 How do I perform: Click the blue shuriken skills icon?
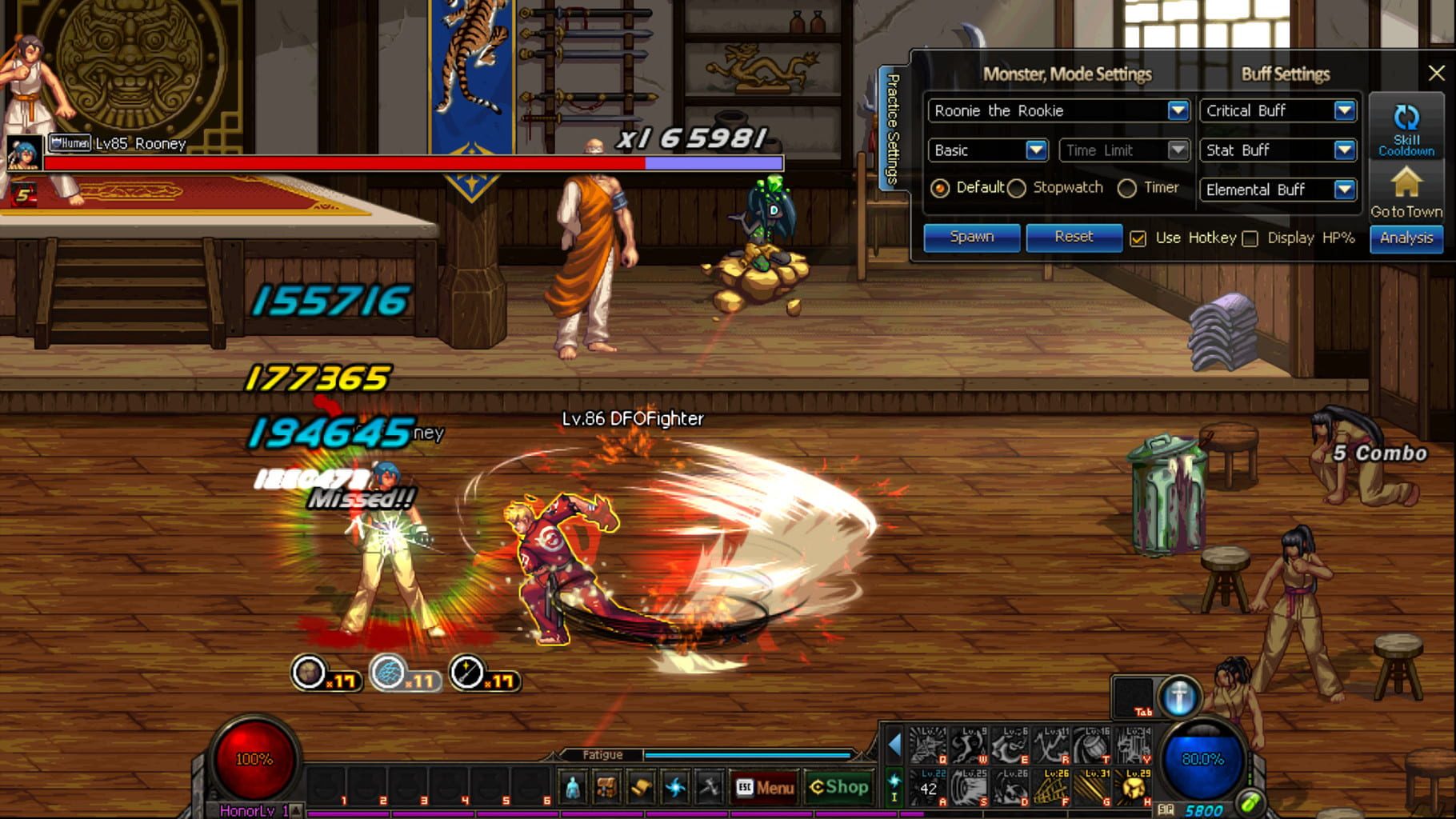pyautogui.click(x=675, y=788)
